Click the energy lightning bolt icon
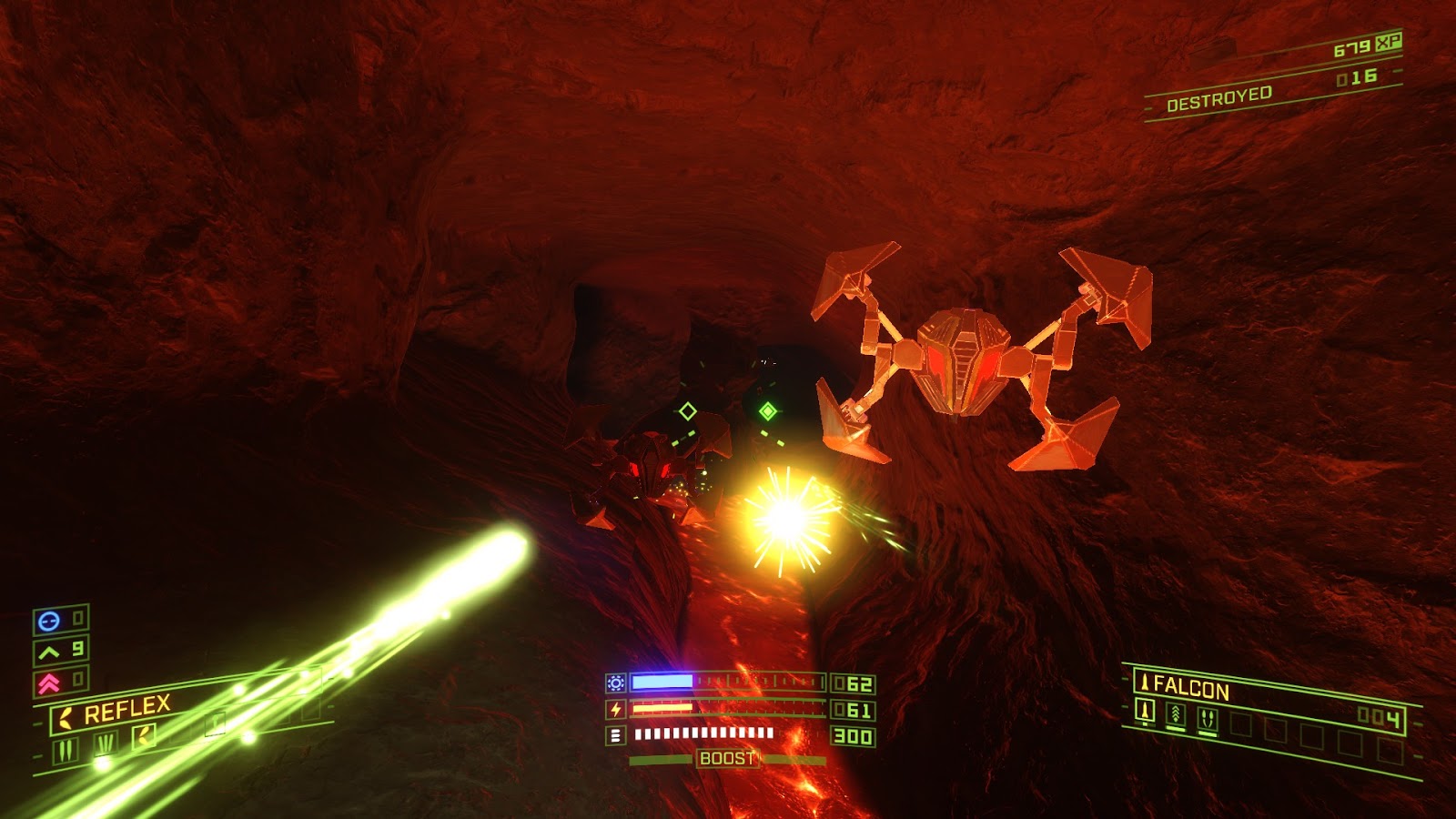Screen dimensions: 1456x819 [616, 709]
